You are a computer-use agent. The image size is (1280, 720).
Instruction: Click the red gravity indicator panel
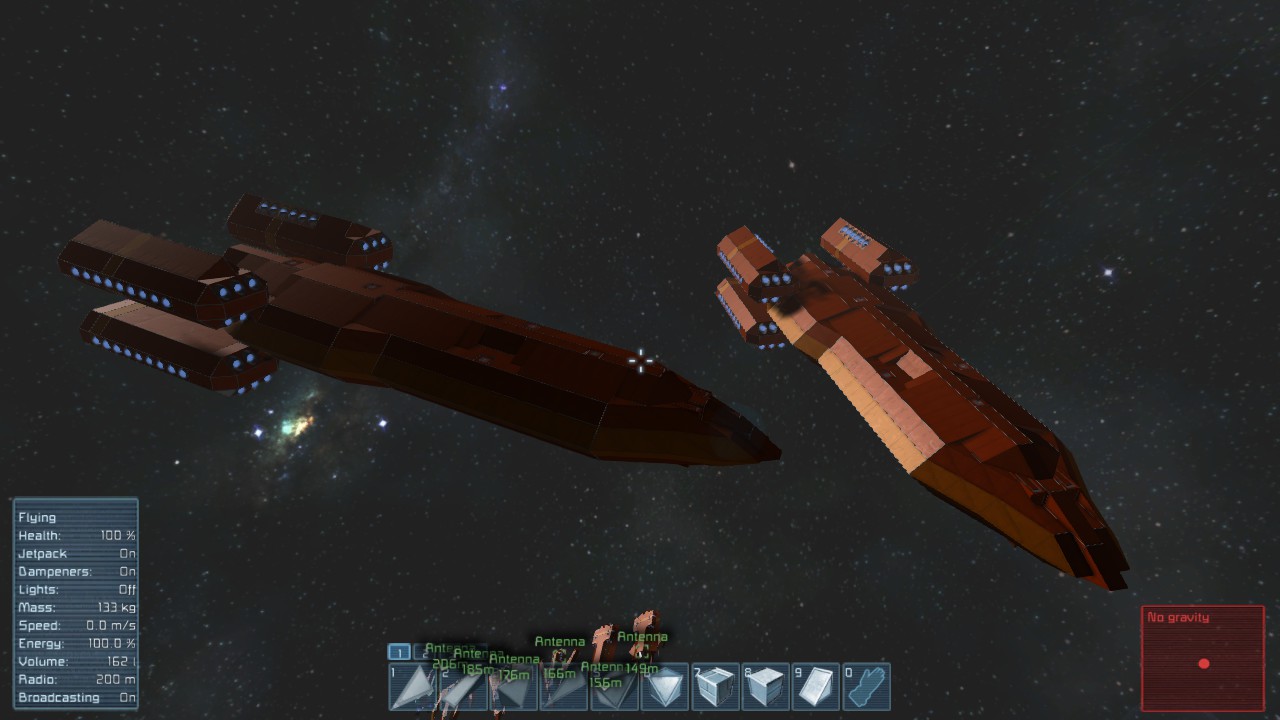click(x=1203, y=658)
